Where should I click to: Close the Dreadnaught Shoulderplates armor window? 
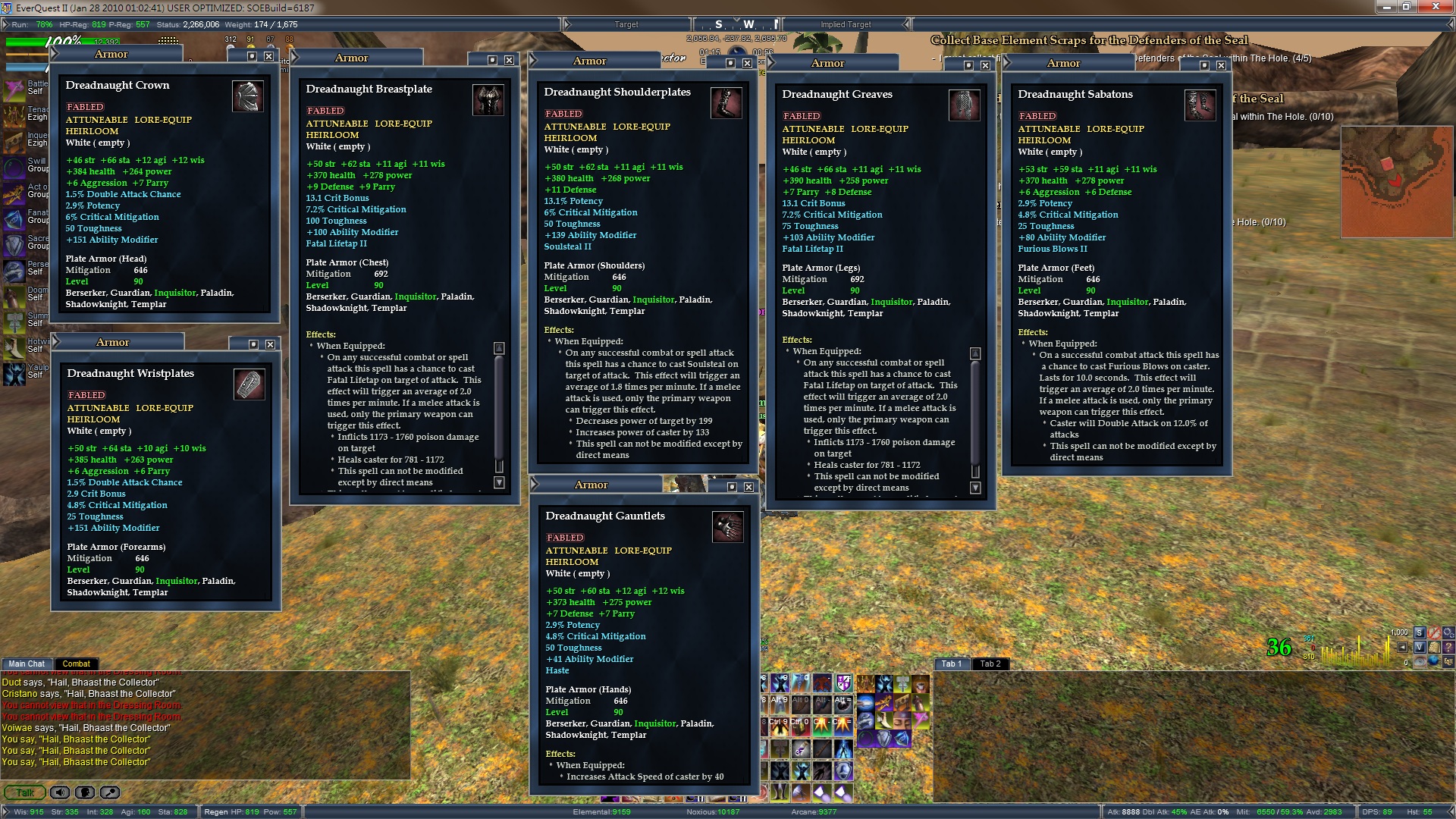(x=747, y=63)
